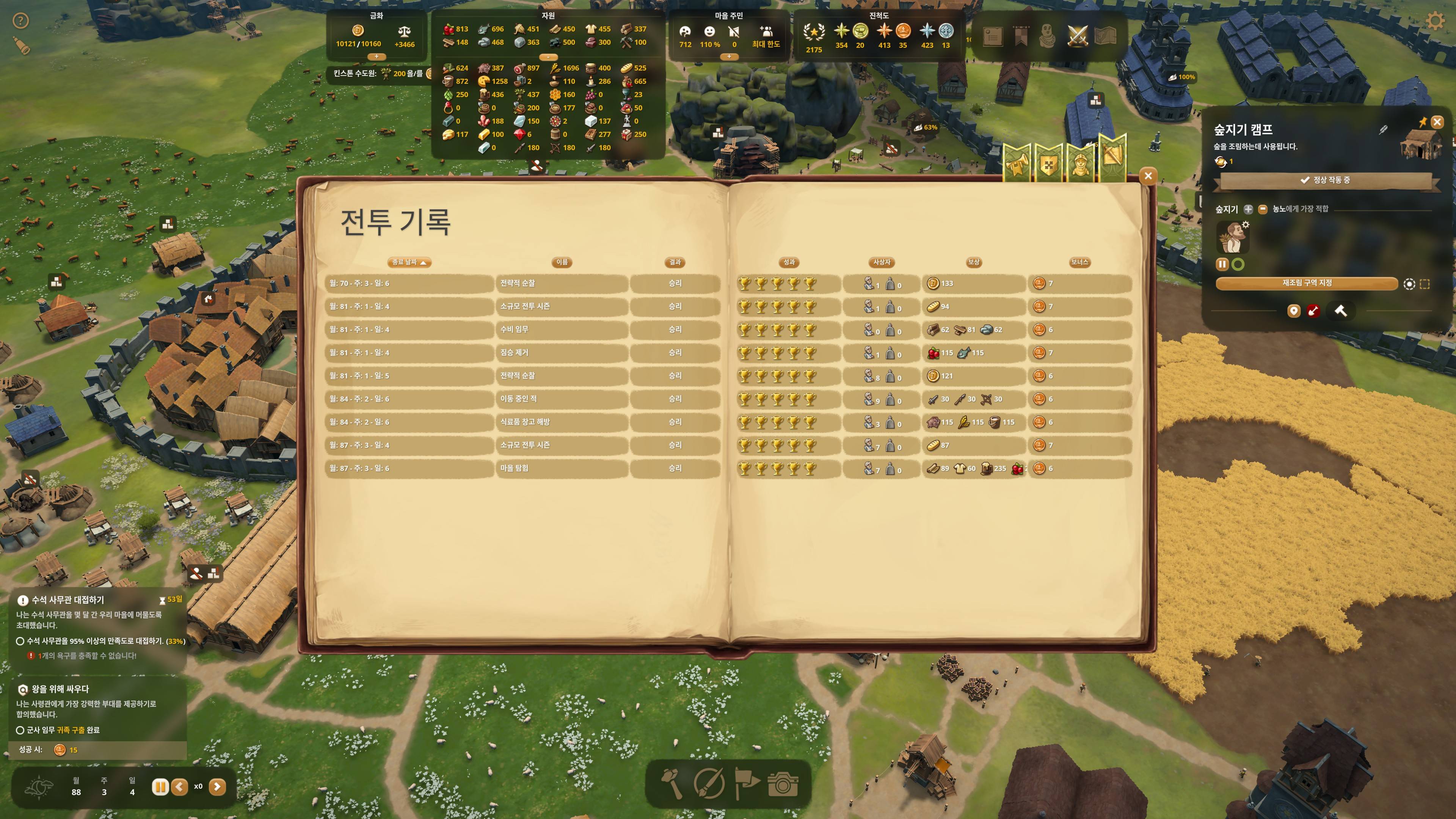Pause the game with the time control
1456x819 pixels.
click(160, 787)
